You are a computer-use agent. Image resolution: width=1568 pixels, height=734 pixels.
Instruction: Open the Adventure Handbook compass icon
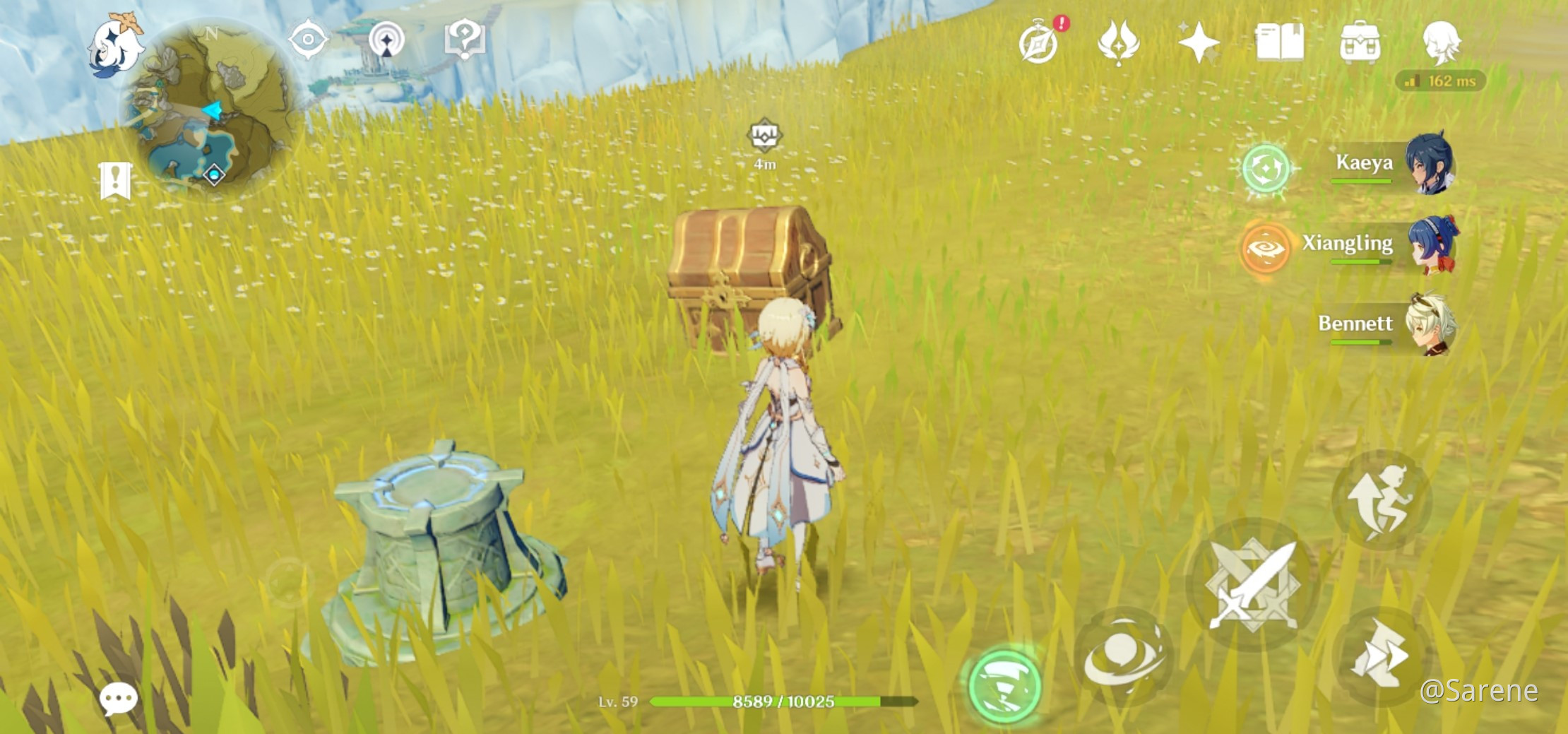tap(1036, 42)
